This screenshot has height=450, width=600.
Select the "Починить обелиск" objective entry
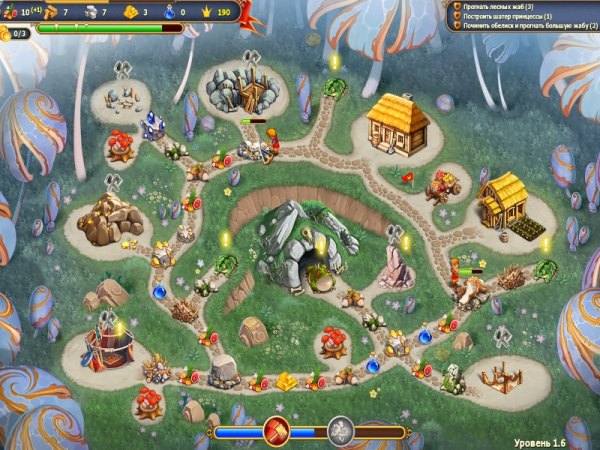[520, 26]
